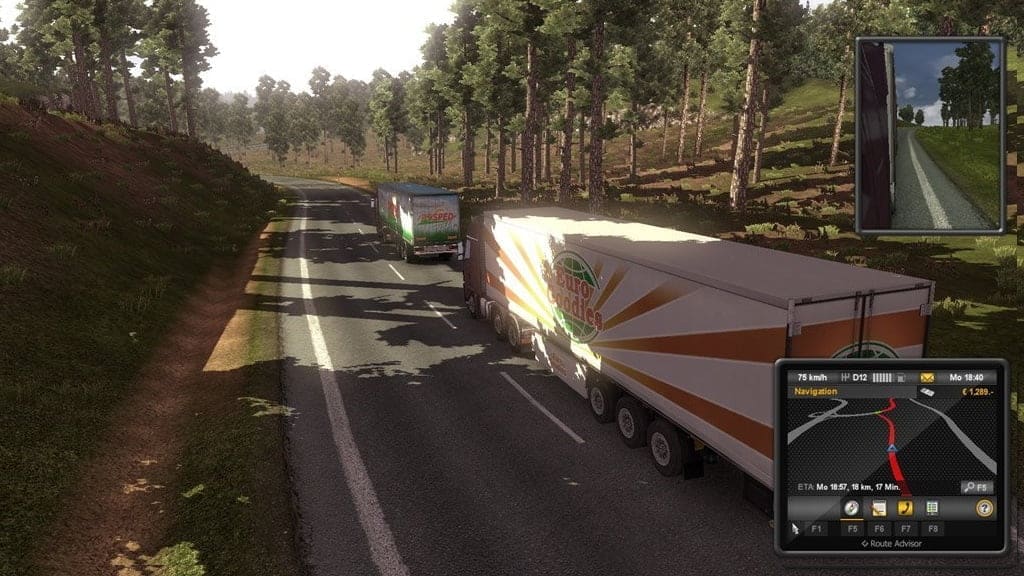The width and height of the screenshot is (1024, 576).
Task: Open the question mark help button
Action: [x=984, y=508]
